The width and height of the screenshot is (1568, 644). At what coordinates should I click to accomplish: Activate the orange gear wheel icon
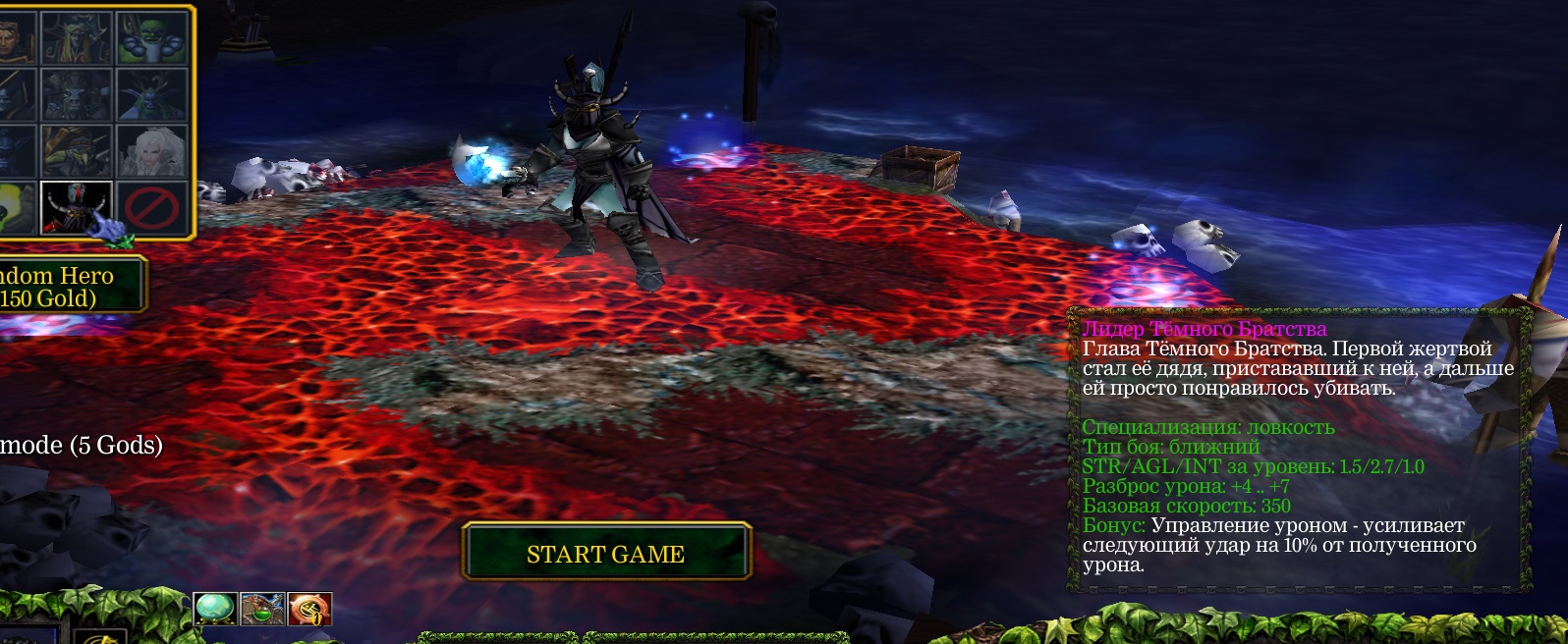310,609
